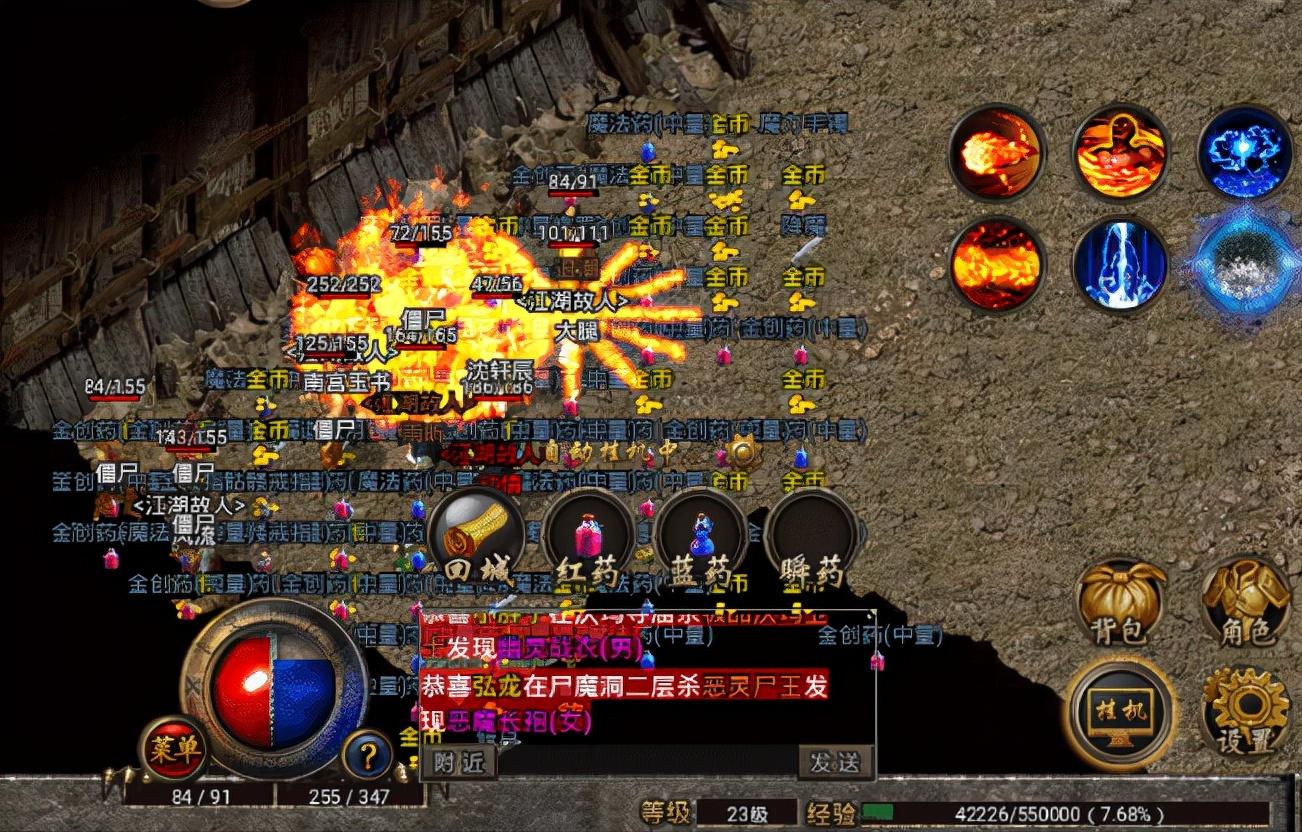Toggle 挂机 auto-battle mode
Image resolution: width=1302 pixels, height=832 pixels.
coord(1120,712)
